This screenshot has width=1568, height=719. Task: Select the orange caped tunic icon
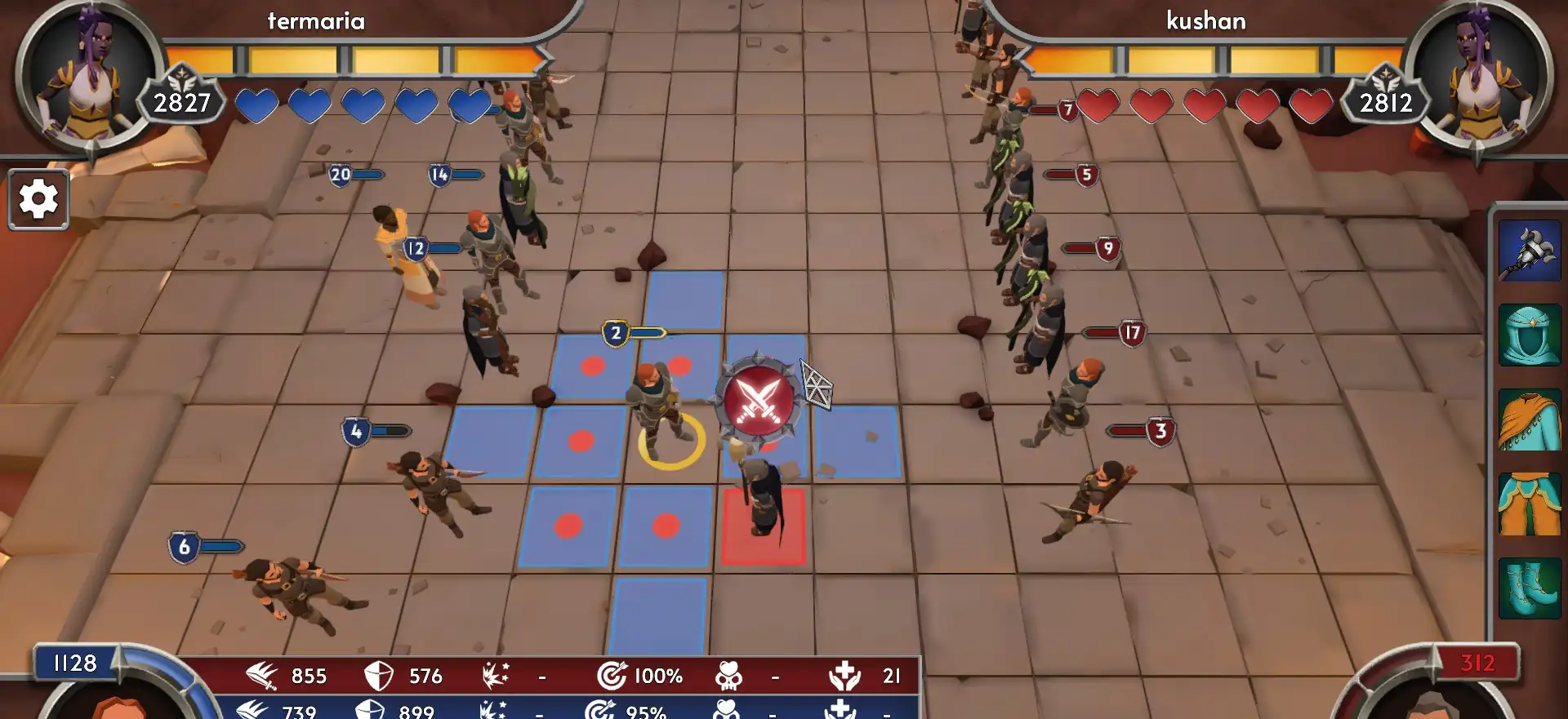click(x=1529, y=420)
